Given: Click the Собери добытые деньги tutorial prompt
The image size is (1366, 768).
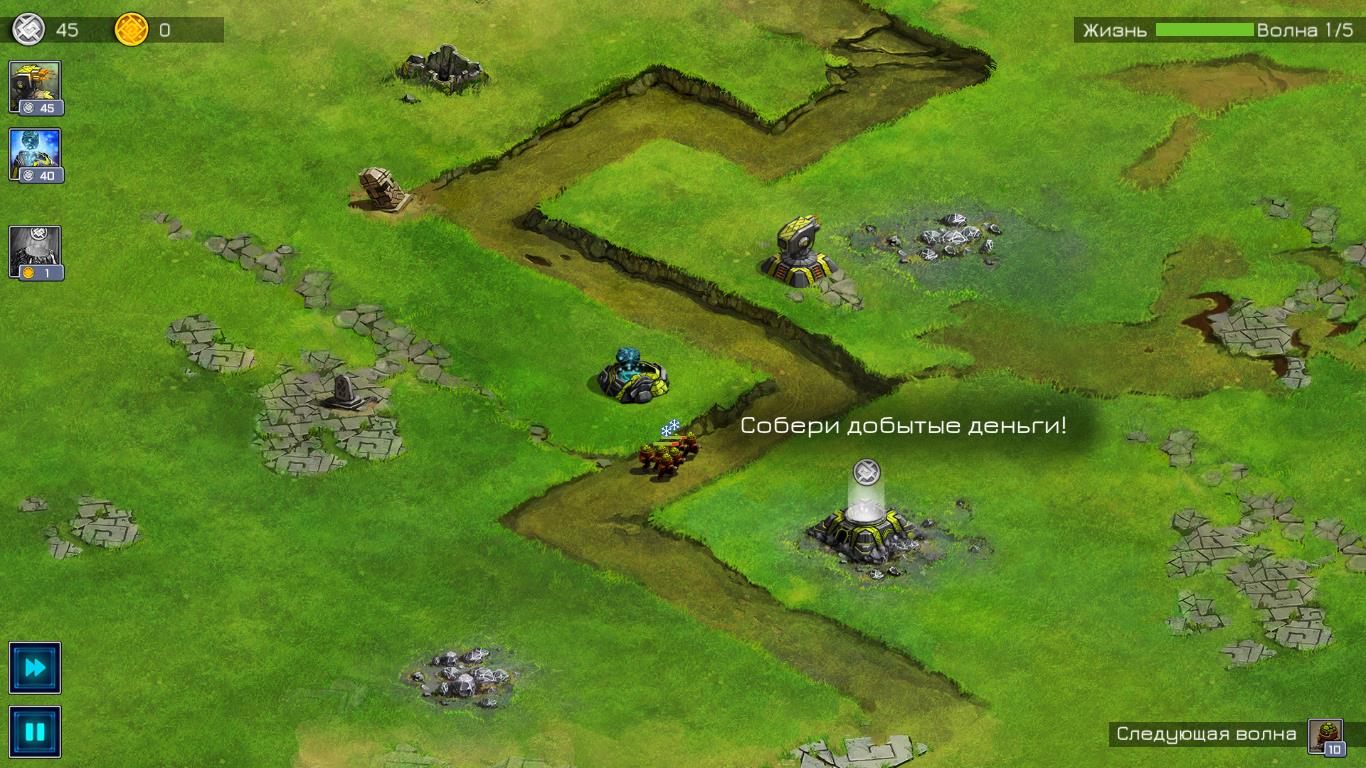Looking at the screenshot, I should (x=903, y=426).
